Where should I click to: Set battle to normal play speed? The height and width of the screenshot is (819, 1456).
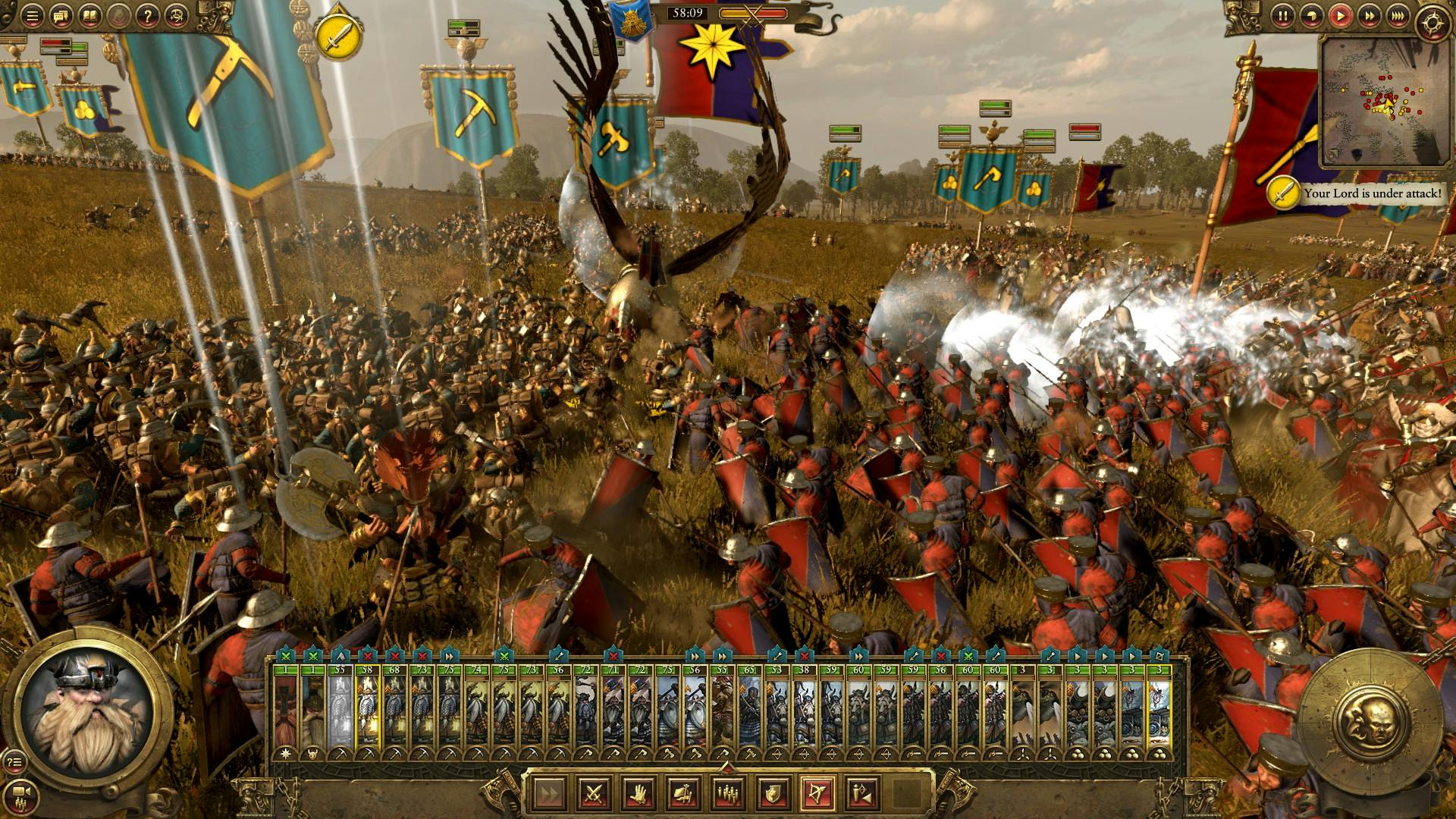click(x=1341, y=15)
